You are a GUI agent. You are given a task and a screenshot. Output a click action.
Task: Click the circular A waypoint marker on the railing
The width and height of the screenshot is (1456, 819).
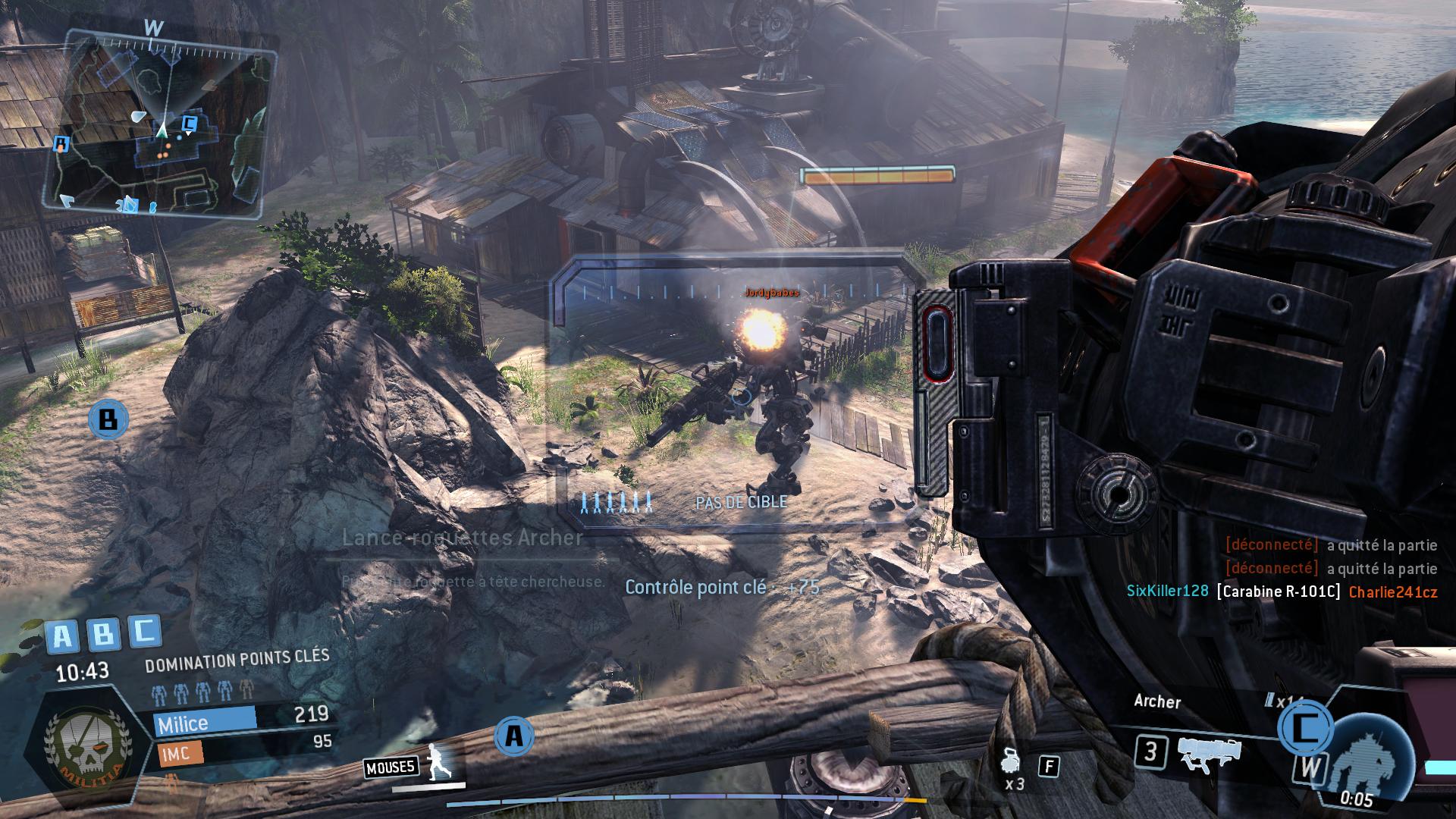click(x=514, y=736)
